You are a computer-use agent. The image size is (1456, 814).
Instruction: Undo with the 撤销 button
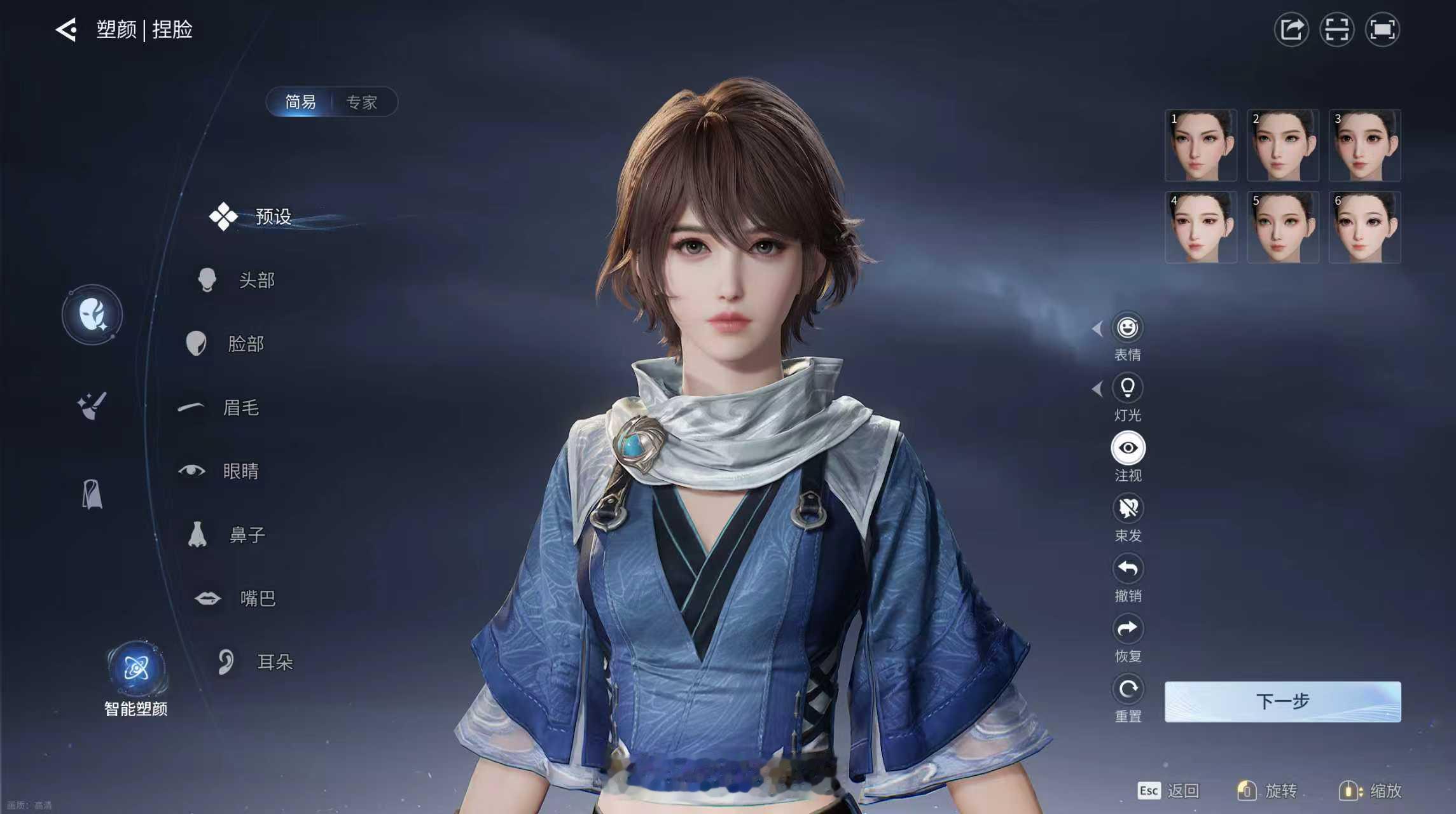[x=1128, y=569]
